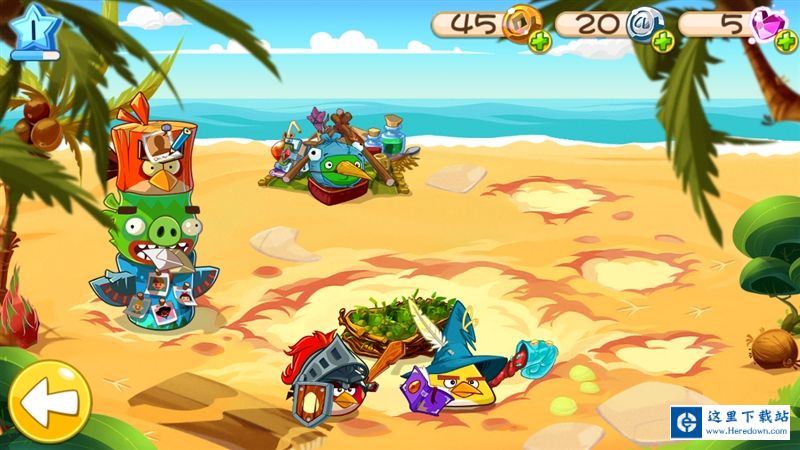This screenshot has height=450, width=800.
Task: Add more gold snoutling coins
Action: (540, 43)
